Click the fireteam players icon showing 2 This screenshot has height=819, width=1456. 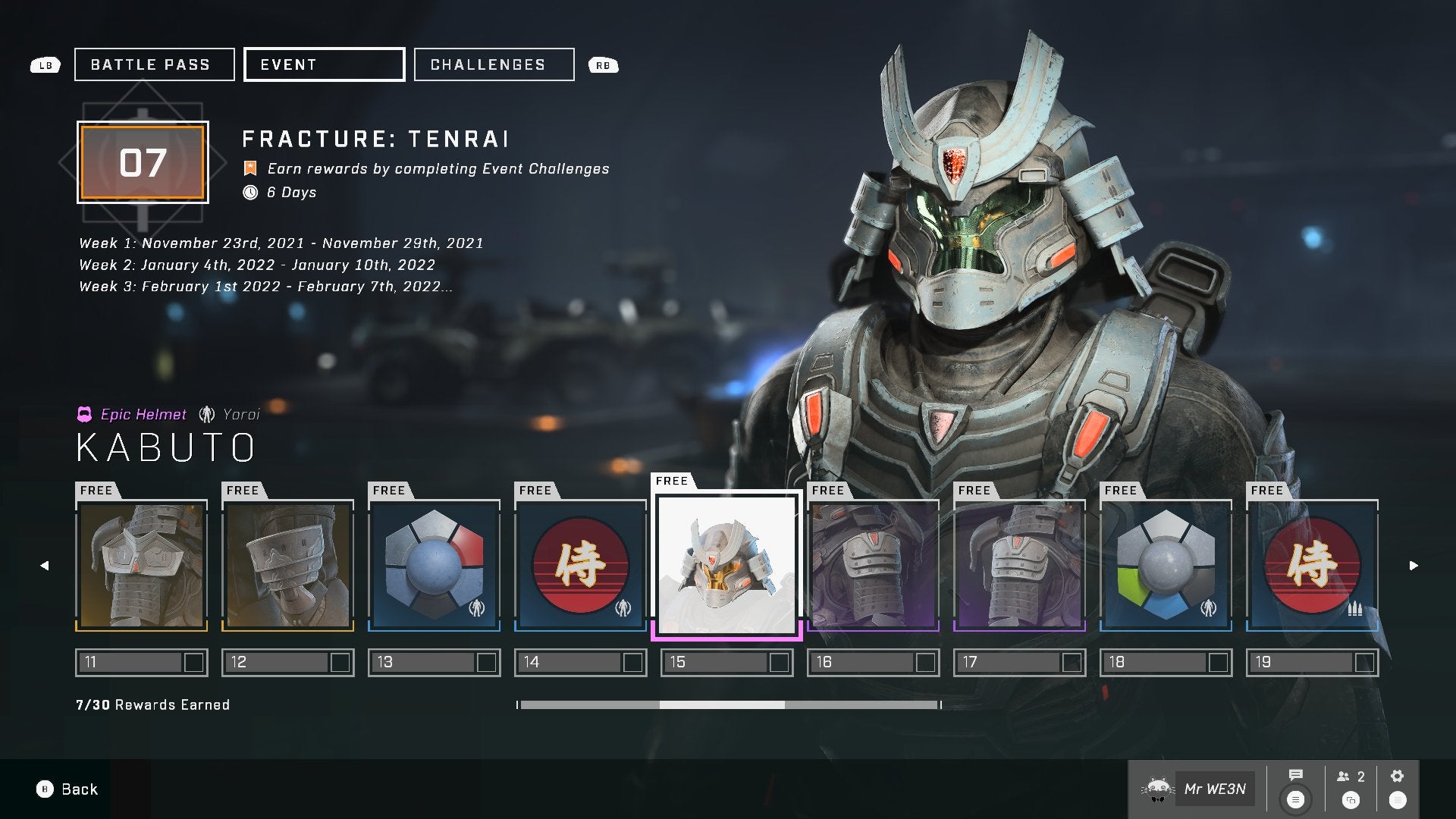click(x=1345, y=776)
